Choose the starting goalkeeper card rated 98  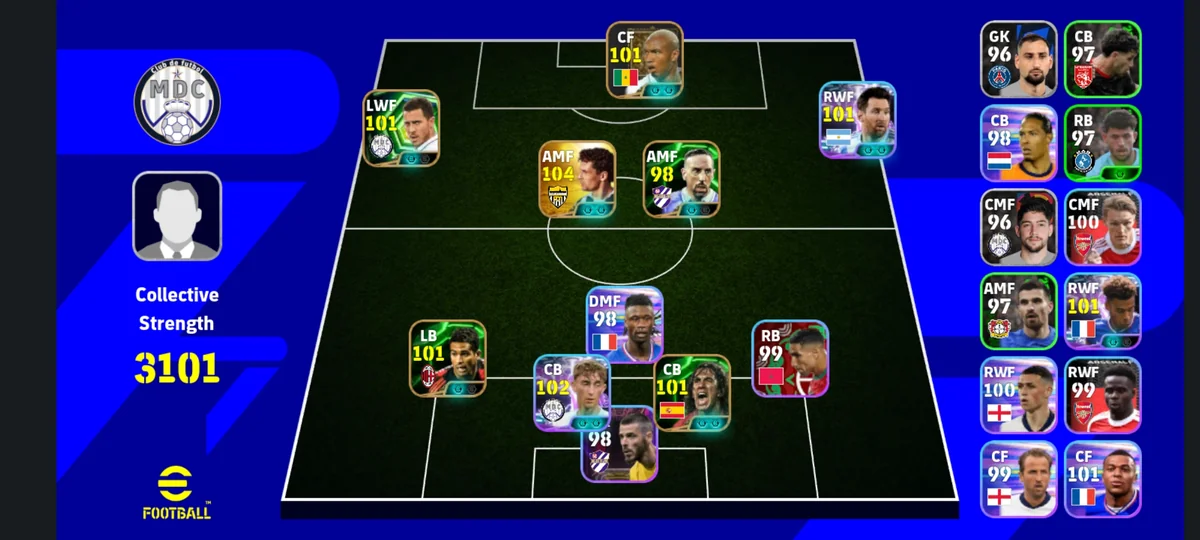(x=620, y=443)
